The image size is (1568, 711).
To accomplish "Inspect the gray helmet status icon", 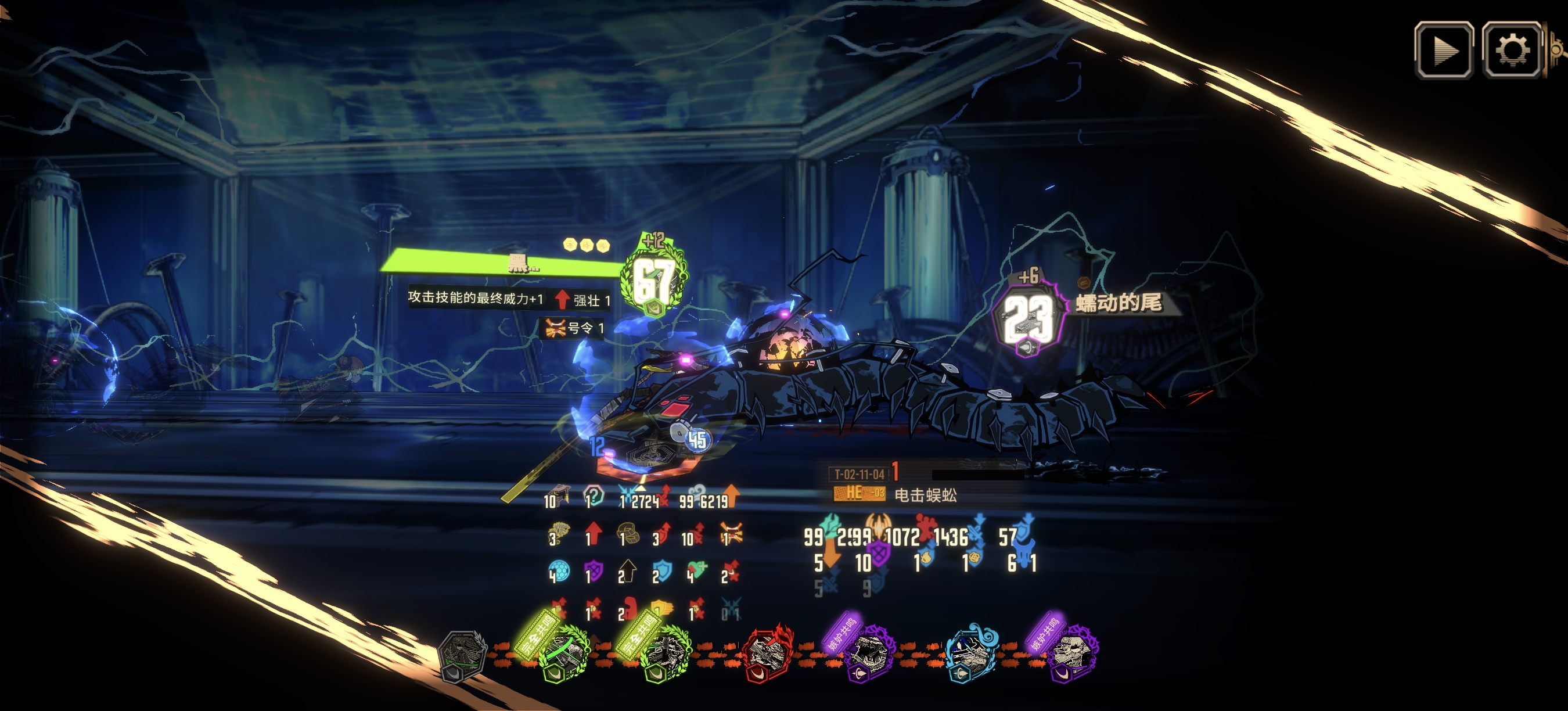I will [x=561, y=496].
